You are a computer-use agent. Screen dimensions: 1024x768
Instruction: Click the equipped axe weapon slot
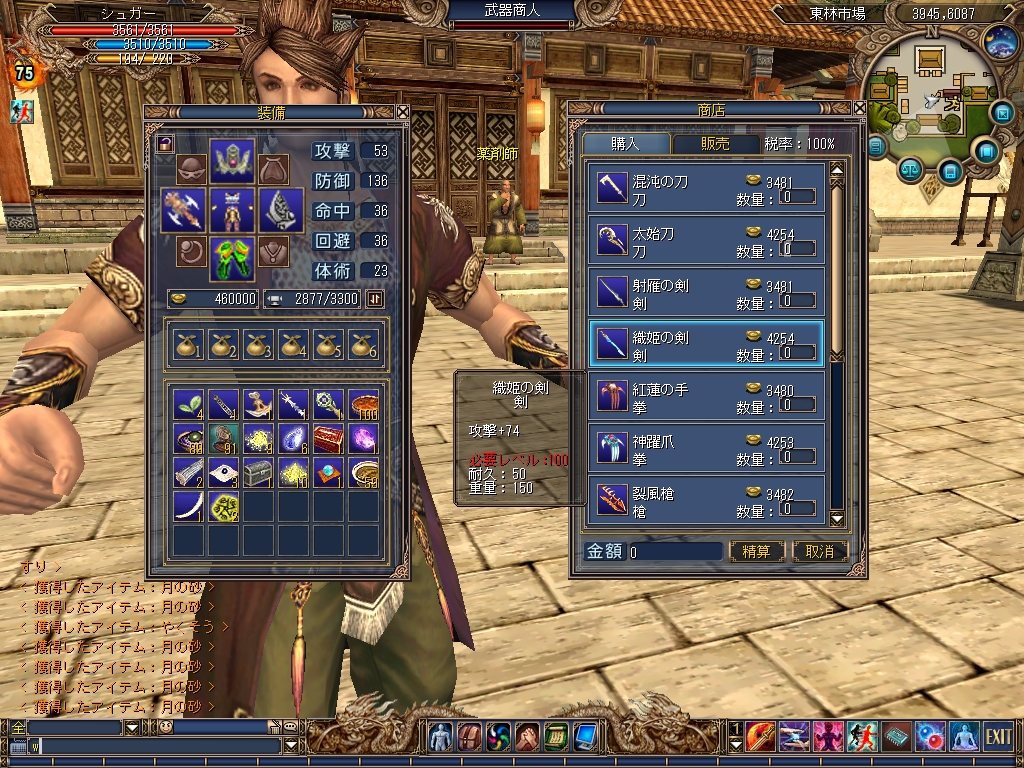pyautogui.click(x=183, y=211)
